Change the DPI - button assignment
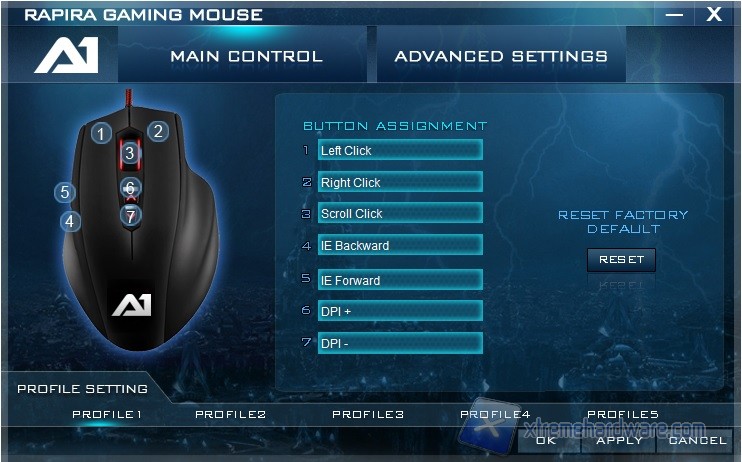 pos(399,343)
